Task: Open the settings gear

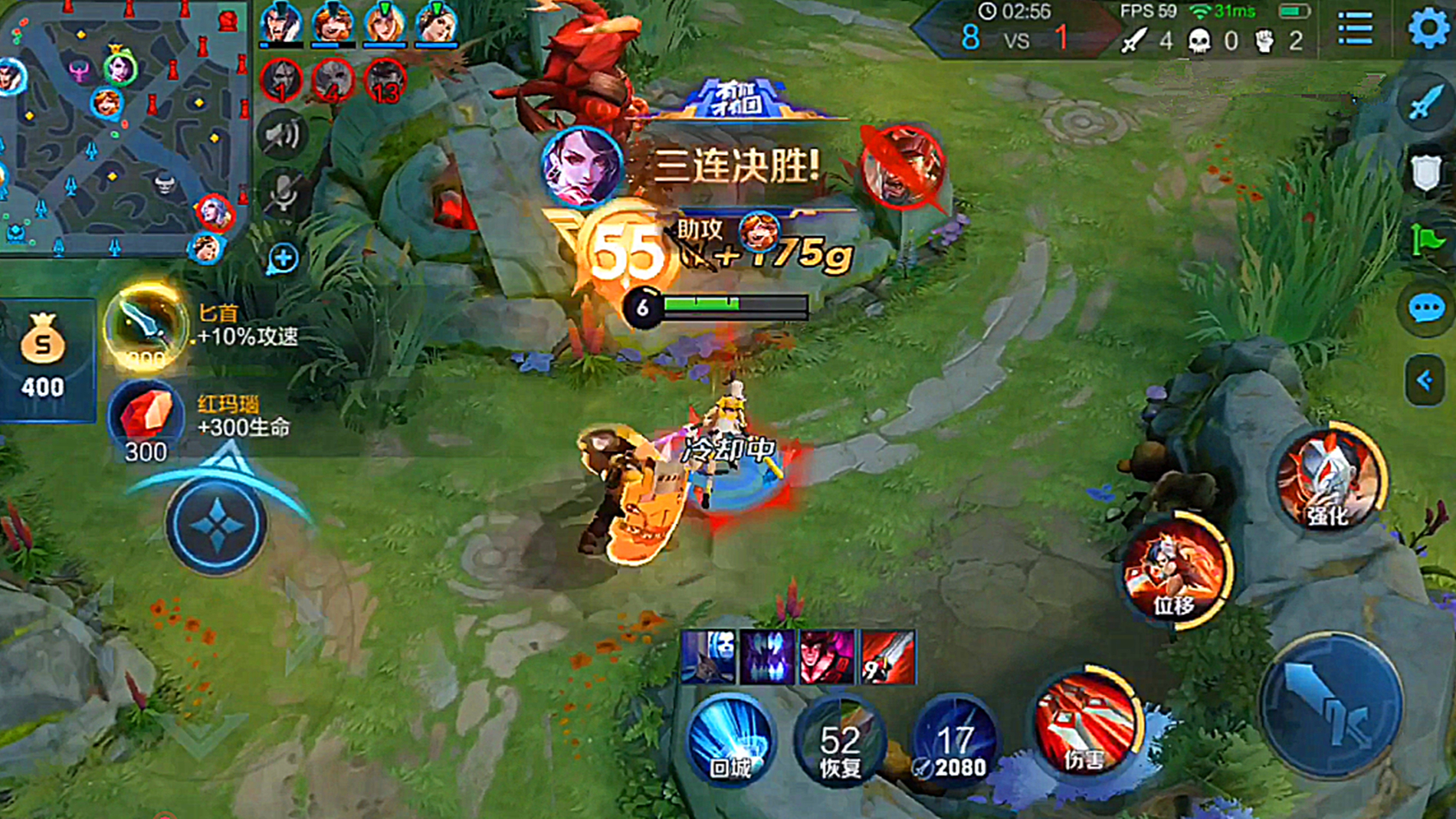Action: coord(1428,28)
